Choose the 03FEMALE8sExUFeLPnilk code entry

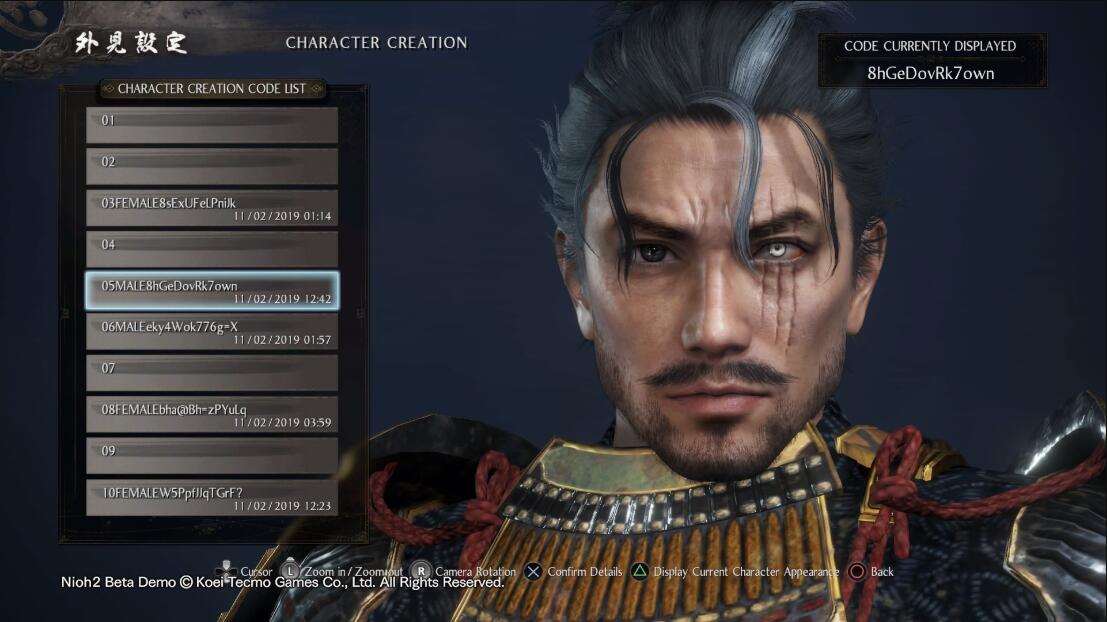[212, 208]
